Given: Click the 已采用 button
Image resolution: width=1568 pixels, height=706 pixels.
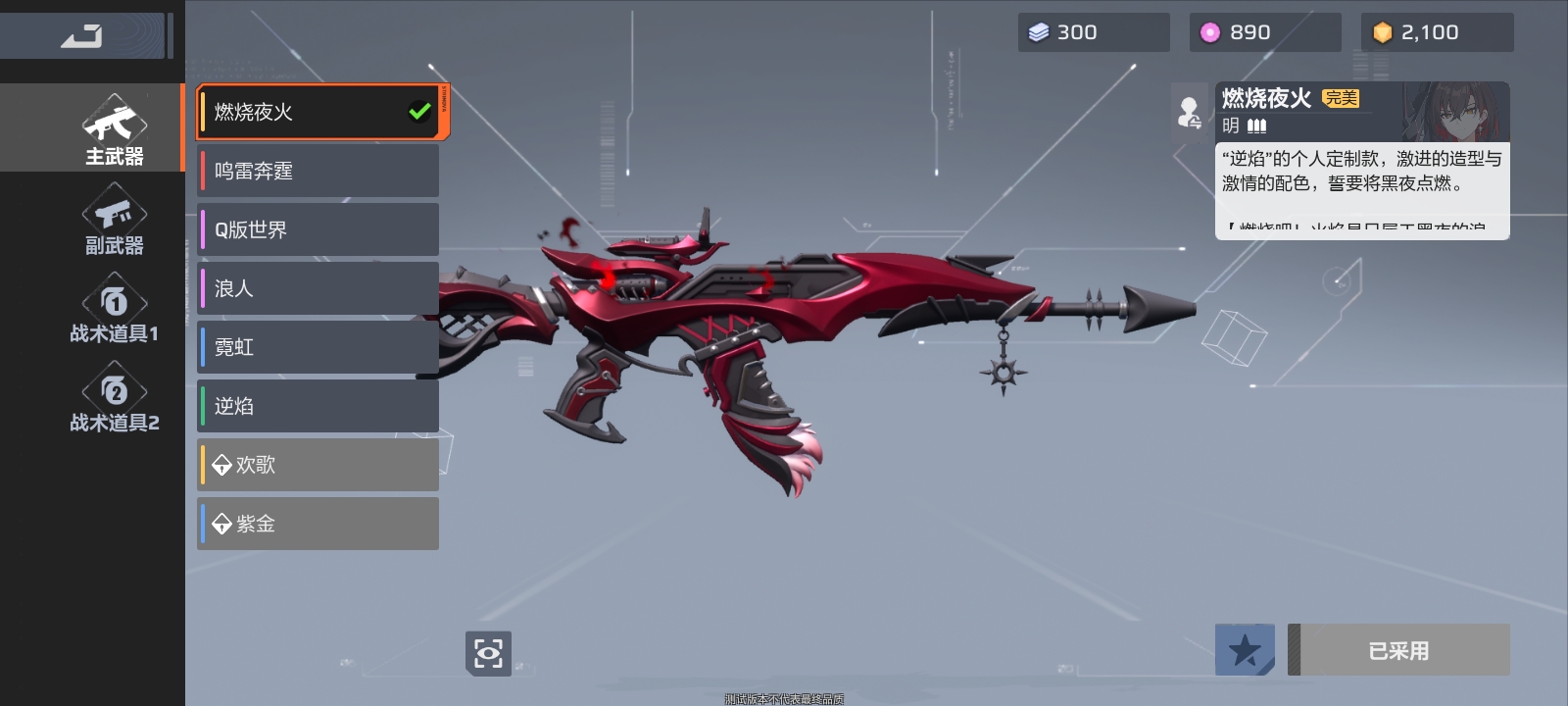Looking at the screenshot, I should (x=1398, y=650).
